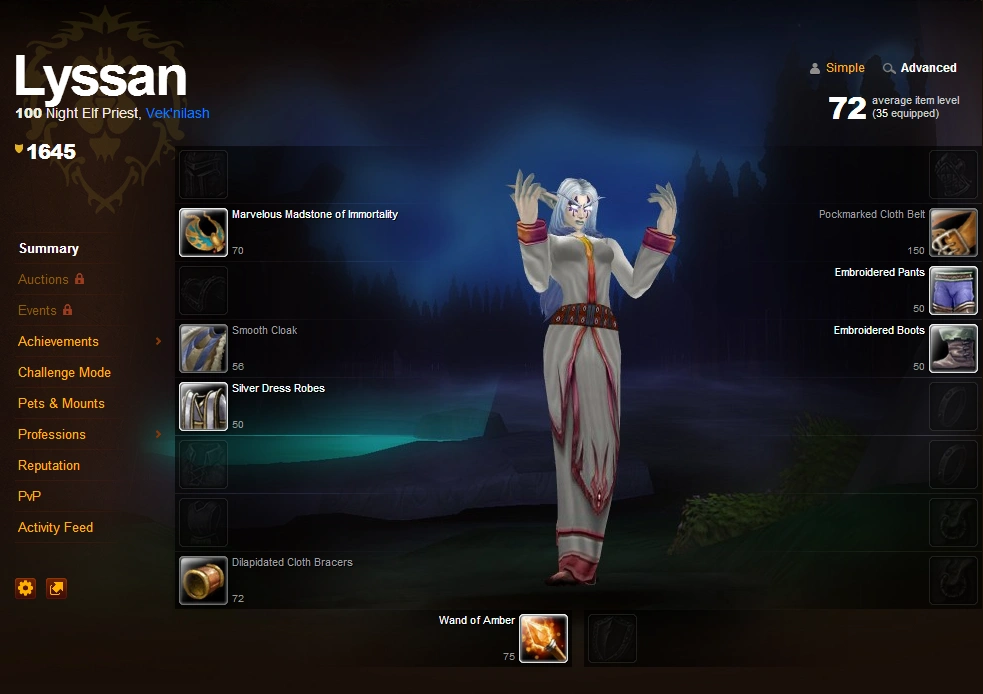Open the Achievements menu entry
The image size is (983, 694).
pos(58,342)
